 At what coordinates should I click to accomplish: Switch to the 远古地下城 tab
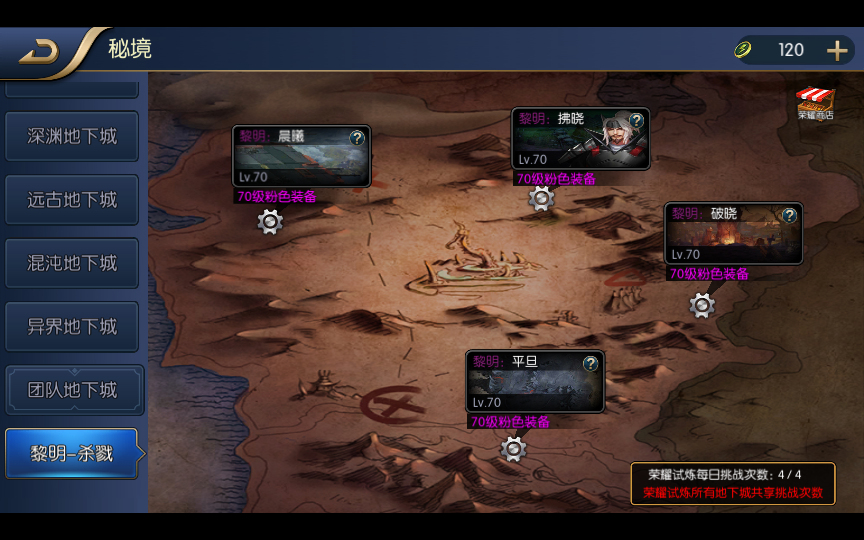click(x=72, y=200)
